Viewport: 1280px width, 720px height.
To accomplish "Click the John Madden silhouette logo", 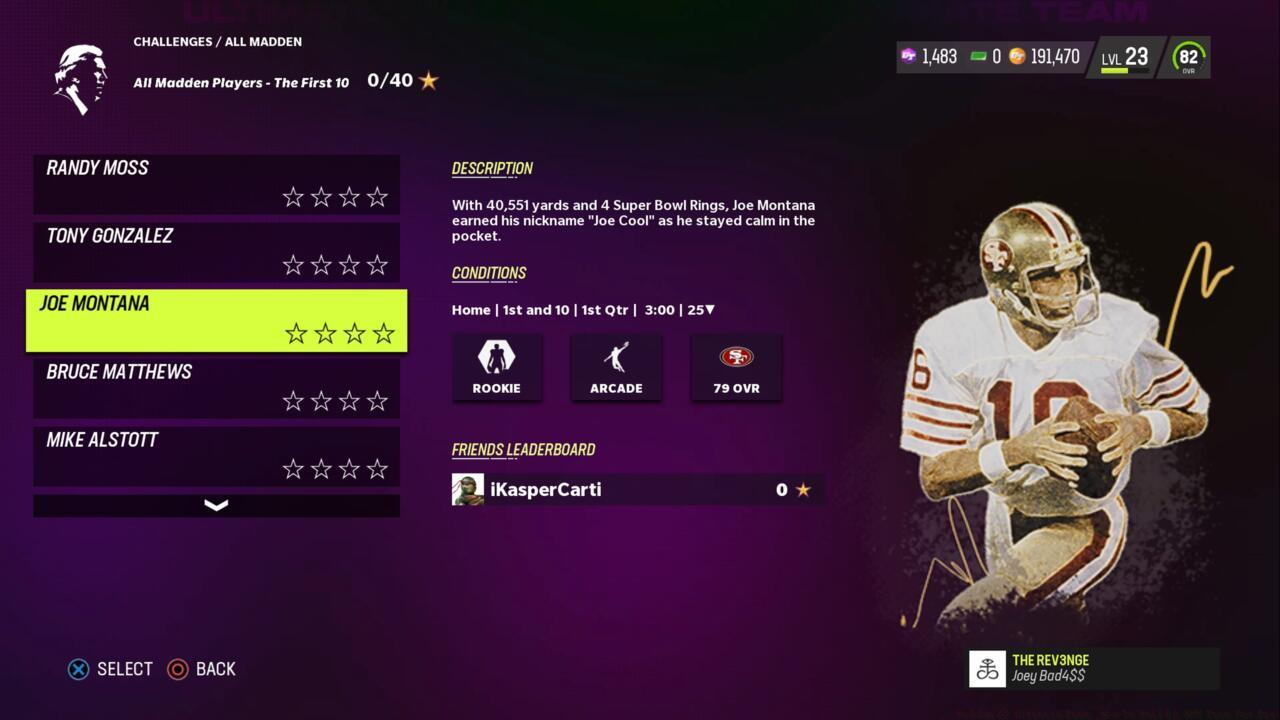I will 81,78.
